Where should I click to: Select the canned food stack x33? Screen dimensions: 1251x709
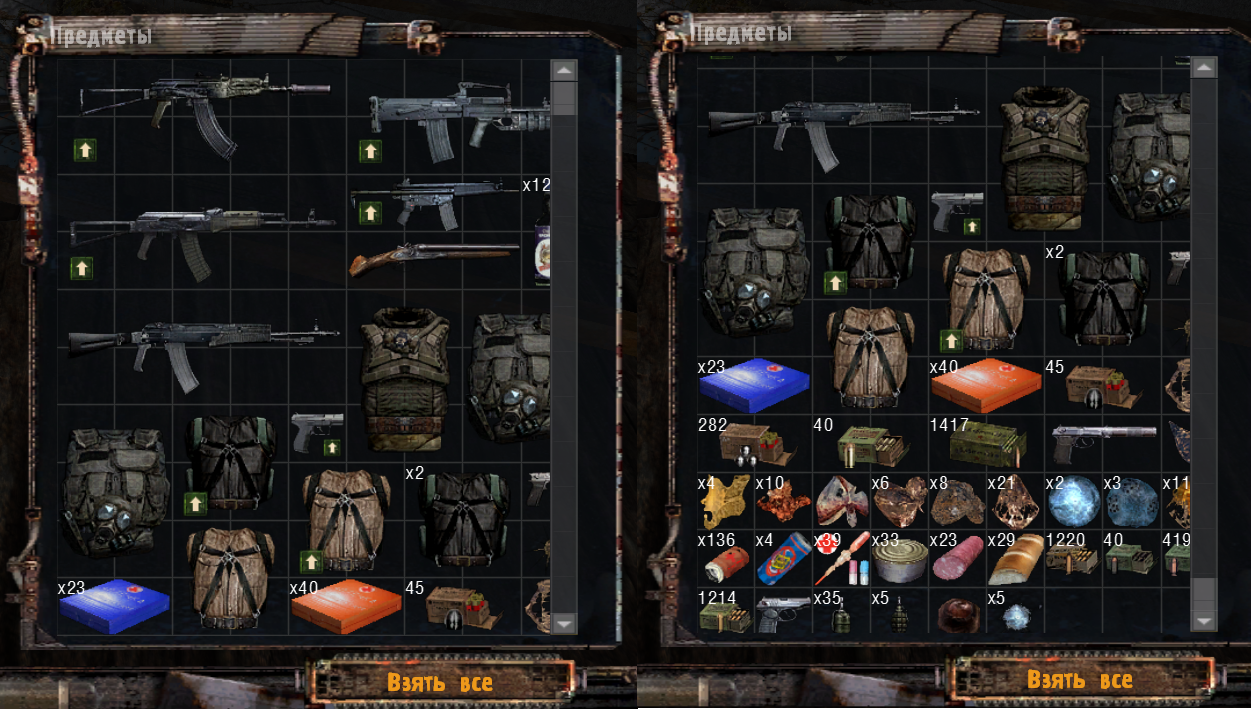tap(899, 562)
